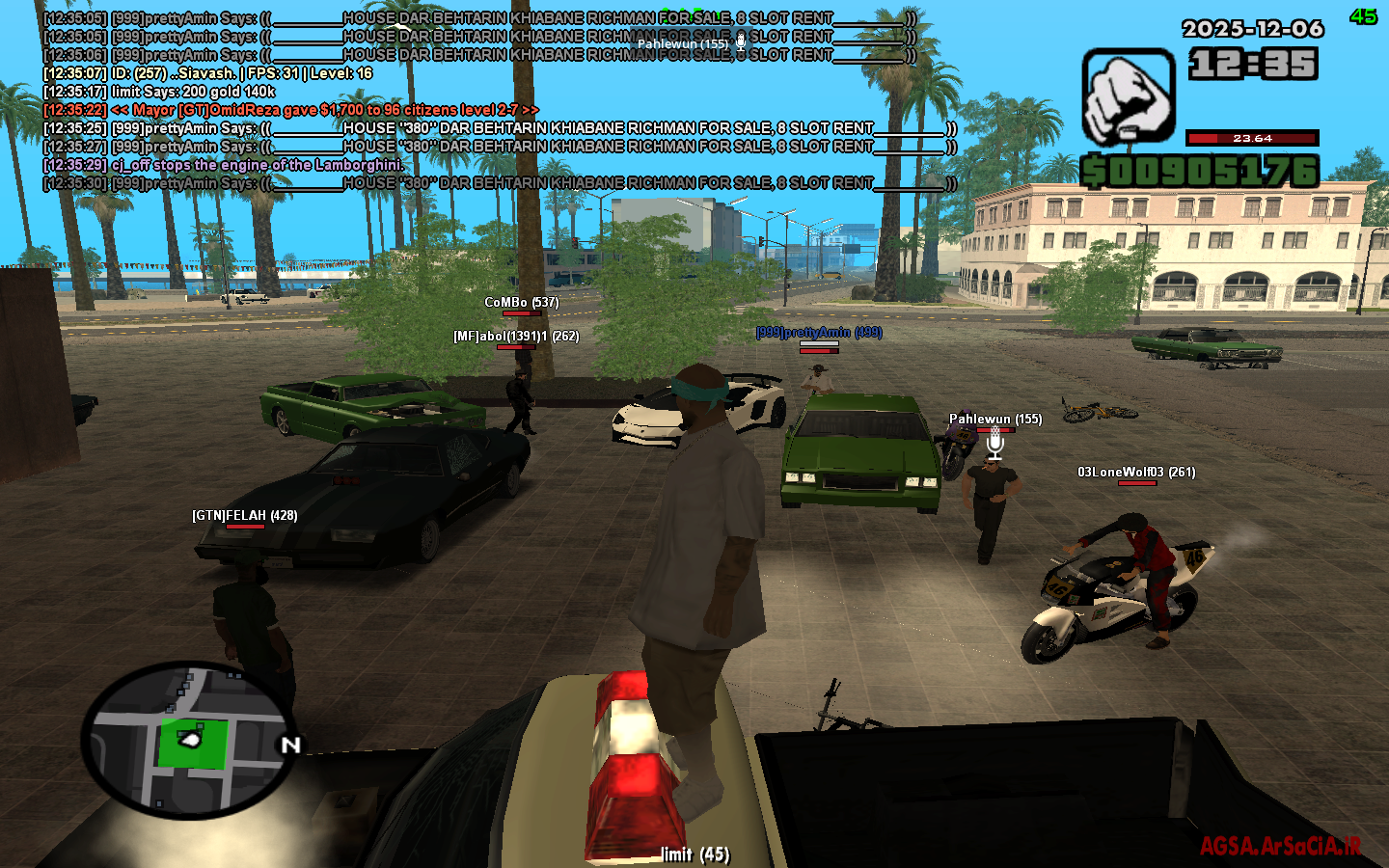
Task: Open the AGSA.ArSaCiA.iR watermark link
Action: [x=1283, y=844]
